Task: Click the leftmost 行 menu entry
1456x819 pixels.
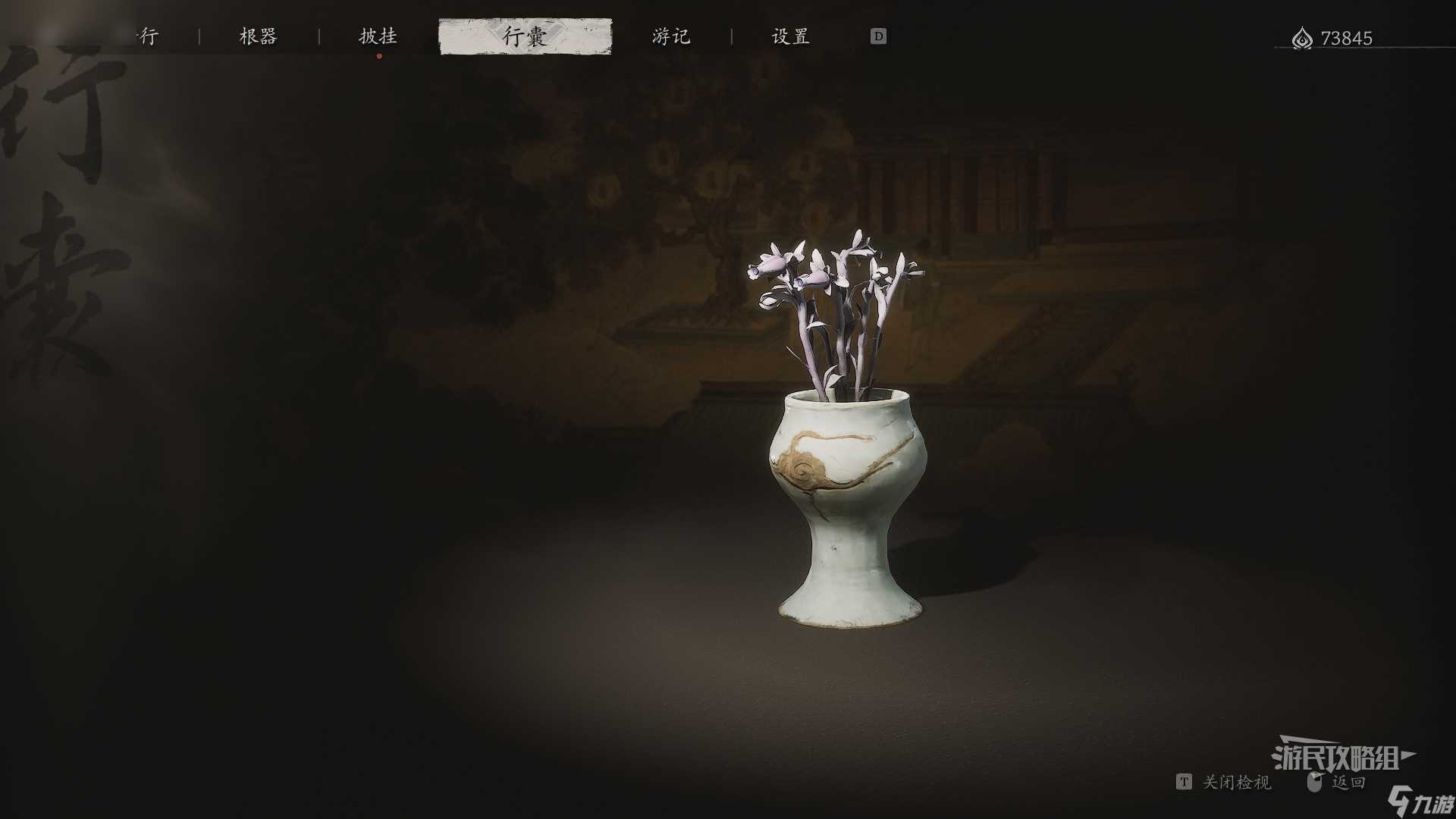Action: click(149, 36)
